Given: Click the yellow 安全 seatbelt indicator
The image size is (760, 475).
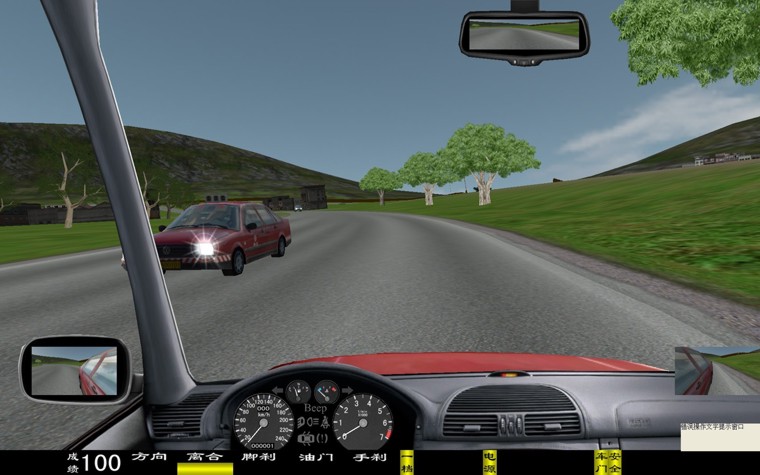Looking at the screenshot, I should click(614, 461).
